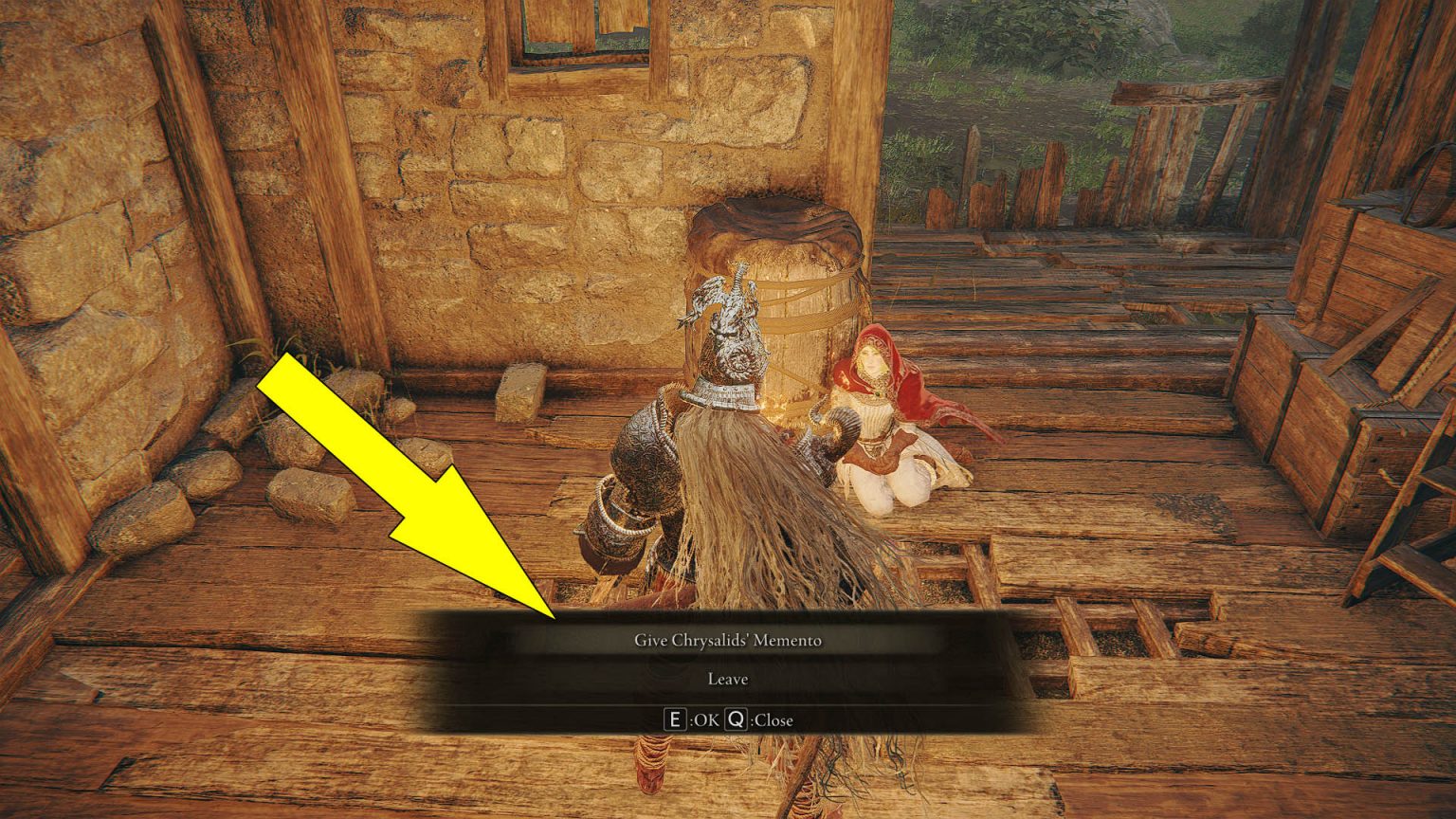1456x819 pixels.
Task: Click the E key prompt icon
Action: point(675,719)
